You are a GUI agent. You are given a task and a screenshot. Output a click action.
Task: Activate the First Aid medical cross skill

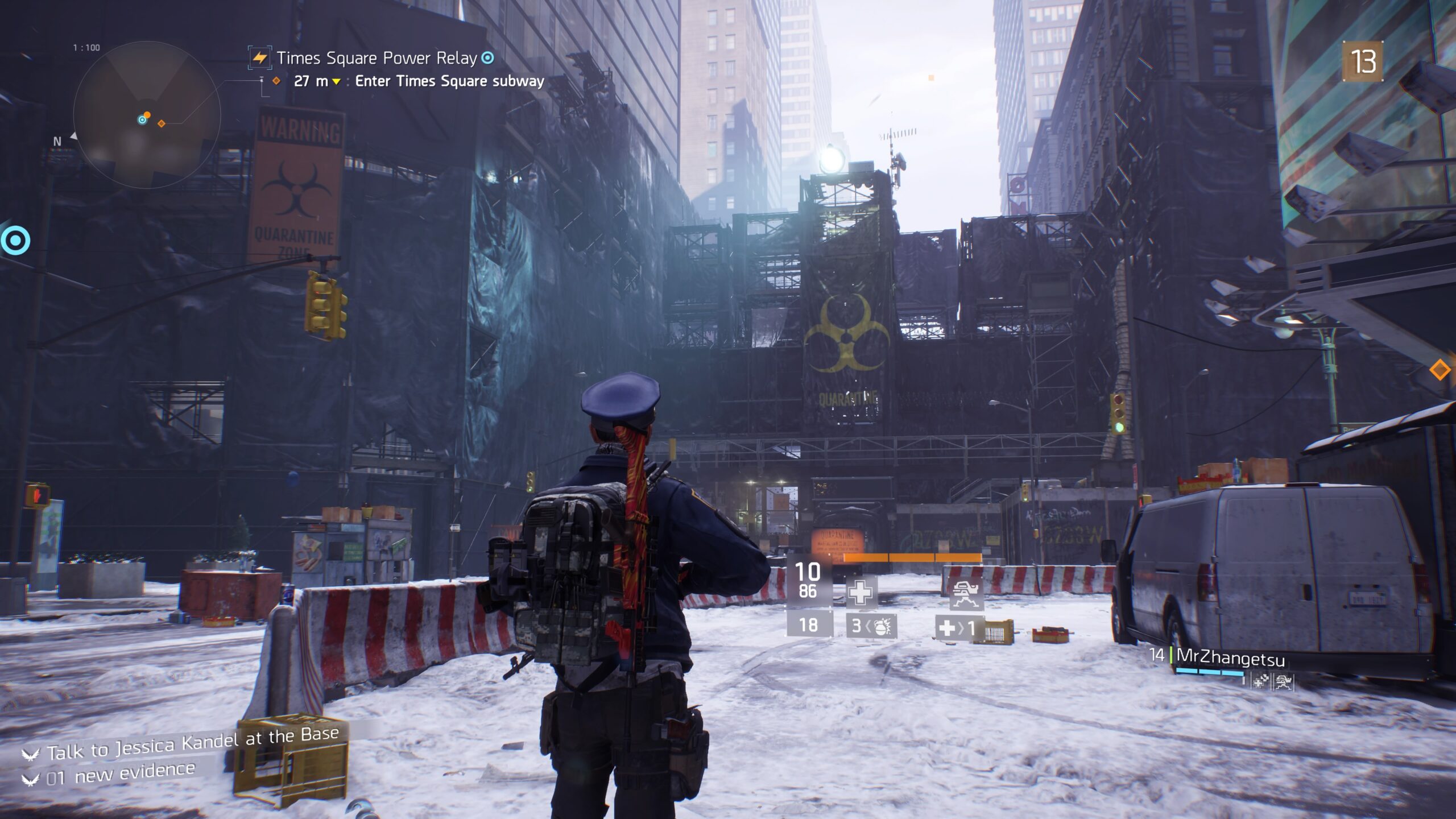pyautogui.click(x=860, y=593)
